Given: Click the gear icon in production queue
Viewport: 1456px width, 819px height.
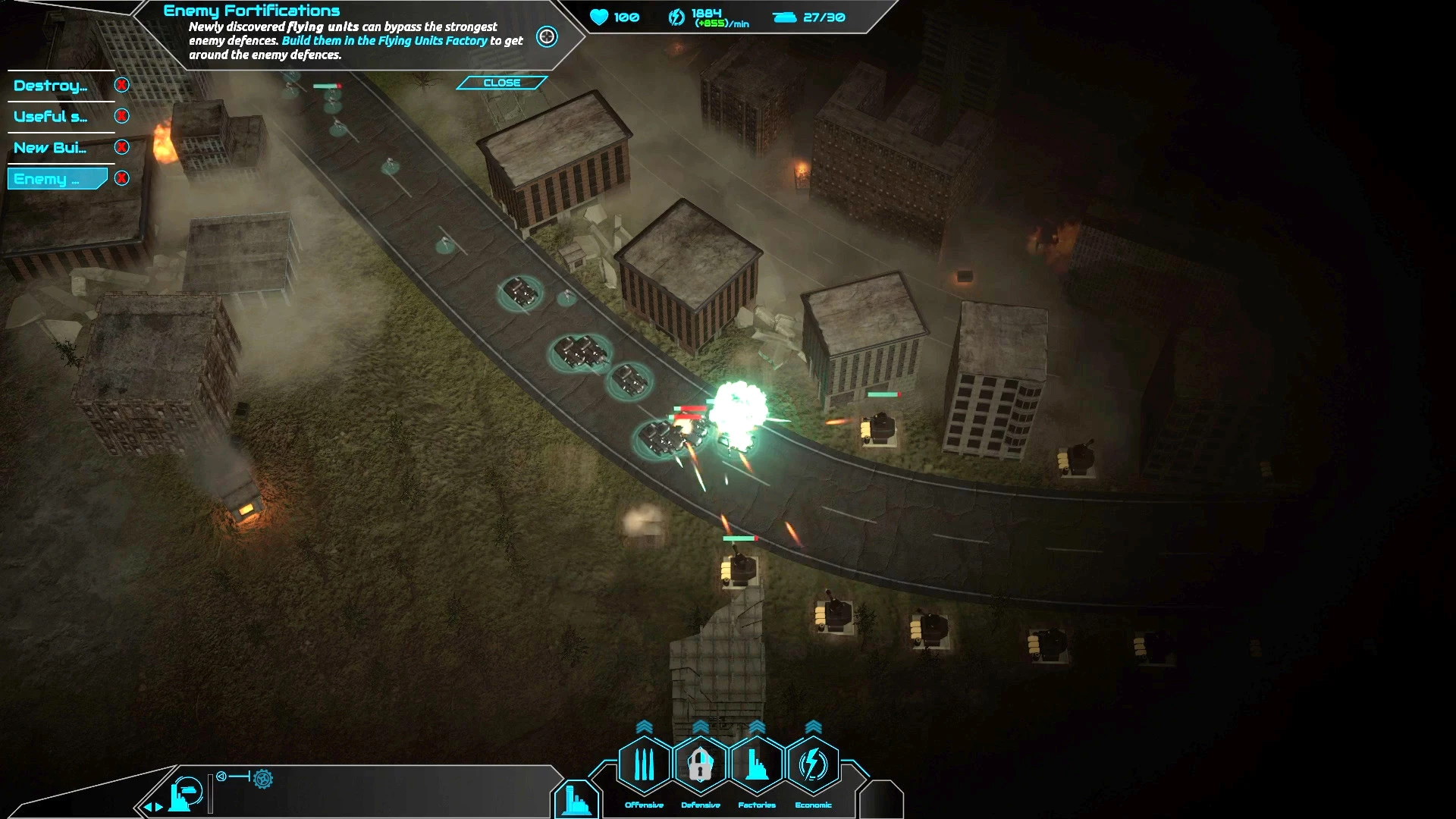Looking at the screenshot, I should point(263,778).
